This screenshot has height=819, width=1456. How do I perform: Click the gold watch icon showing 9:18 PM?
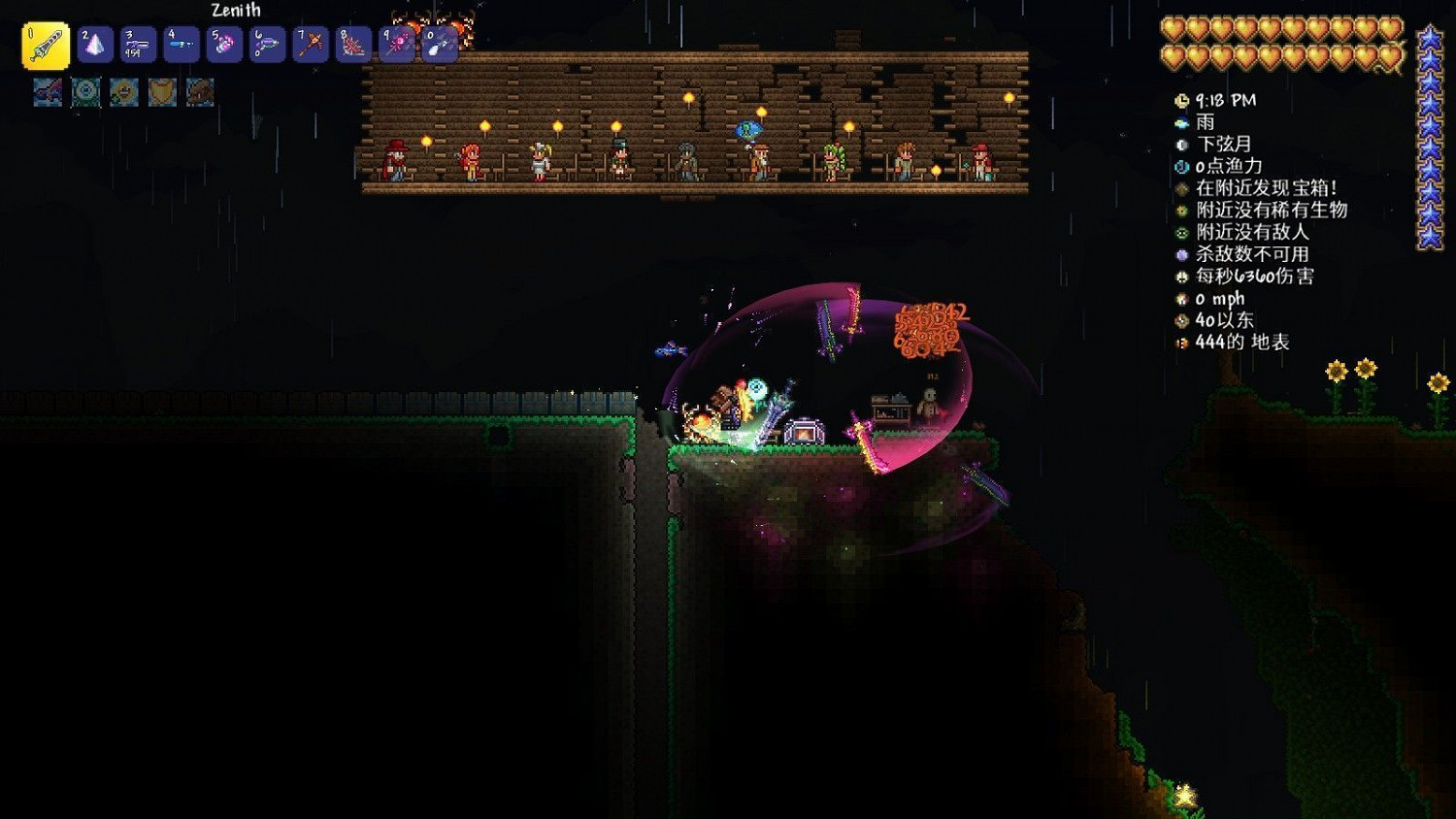point(1180,101)
